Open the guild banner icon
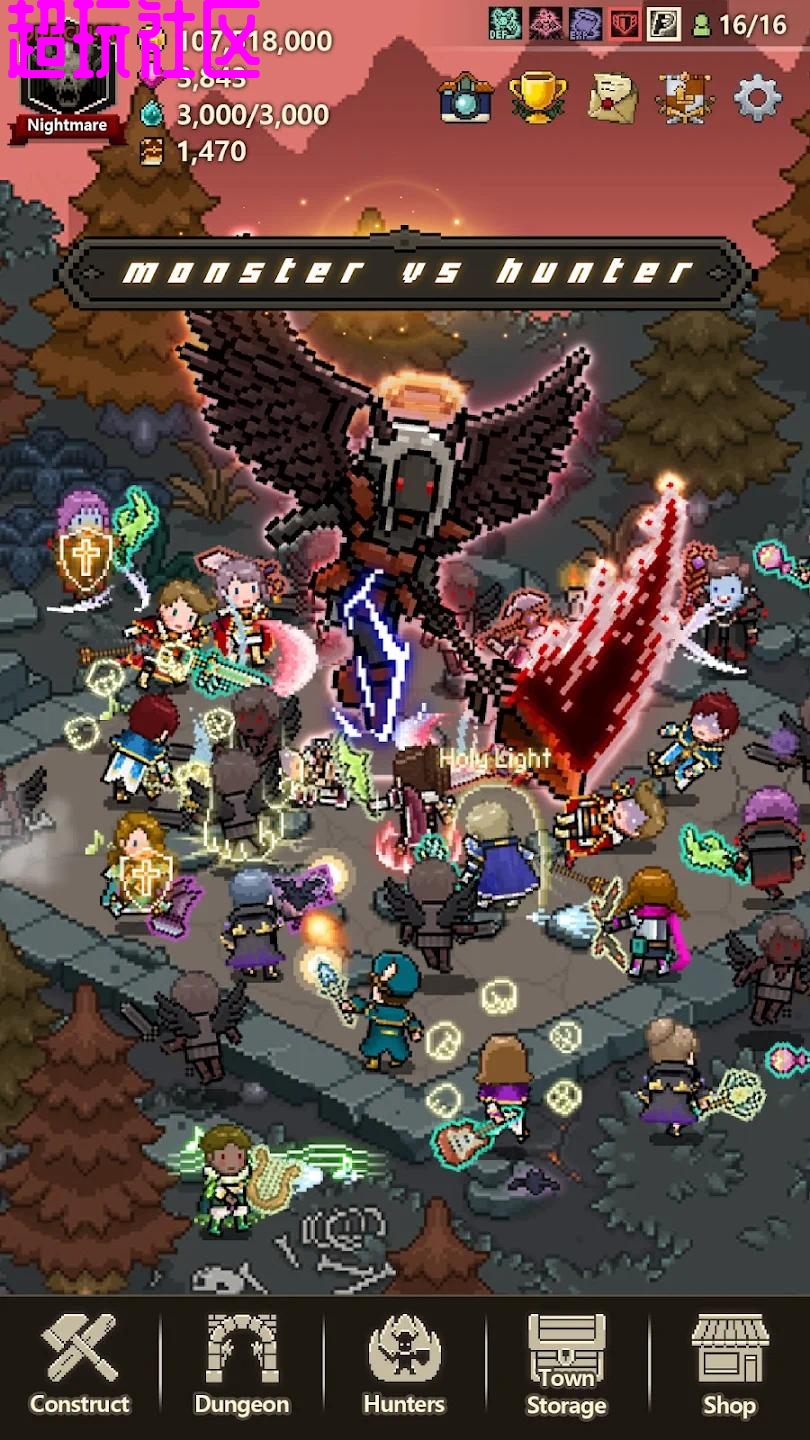 (x=685, y=98)
